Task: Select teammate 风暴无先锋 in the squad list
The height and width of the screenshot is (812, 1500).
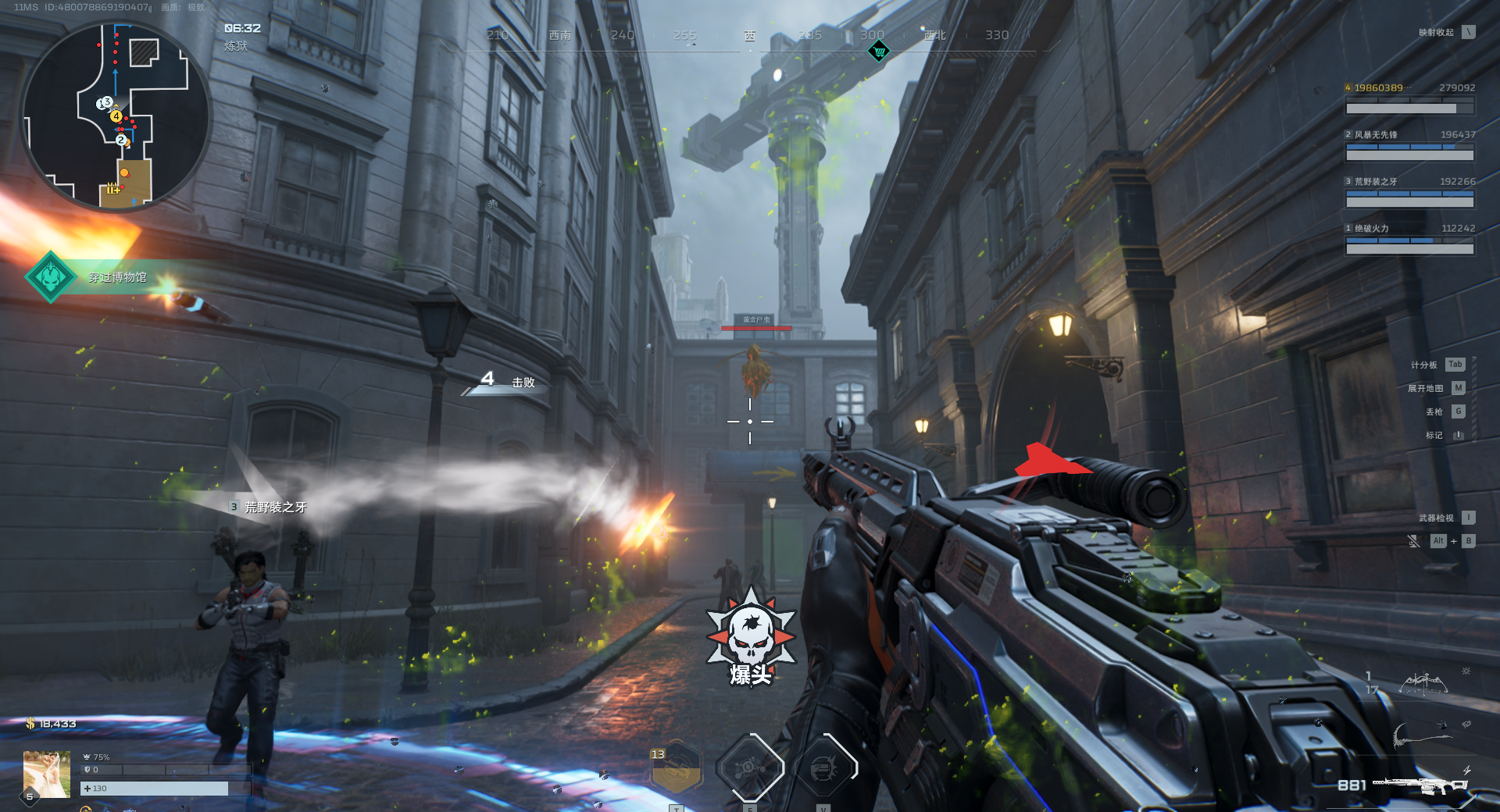Action: (x=1409, y=145)
